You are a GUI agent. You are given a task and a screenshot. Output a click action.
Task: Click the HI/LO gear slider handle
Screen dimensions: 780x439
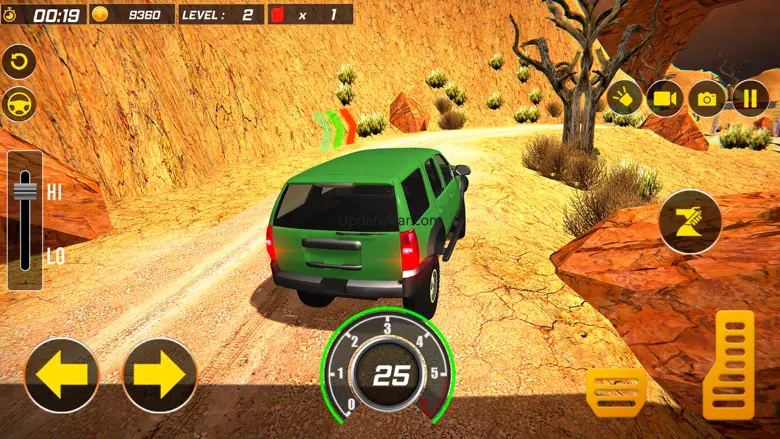(x=26, y=190)
